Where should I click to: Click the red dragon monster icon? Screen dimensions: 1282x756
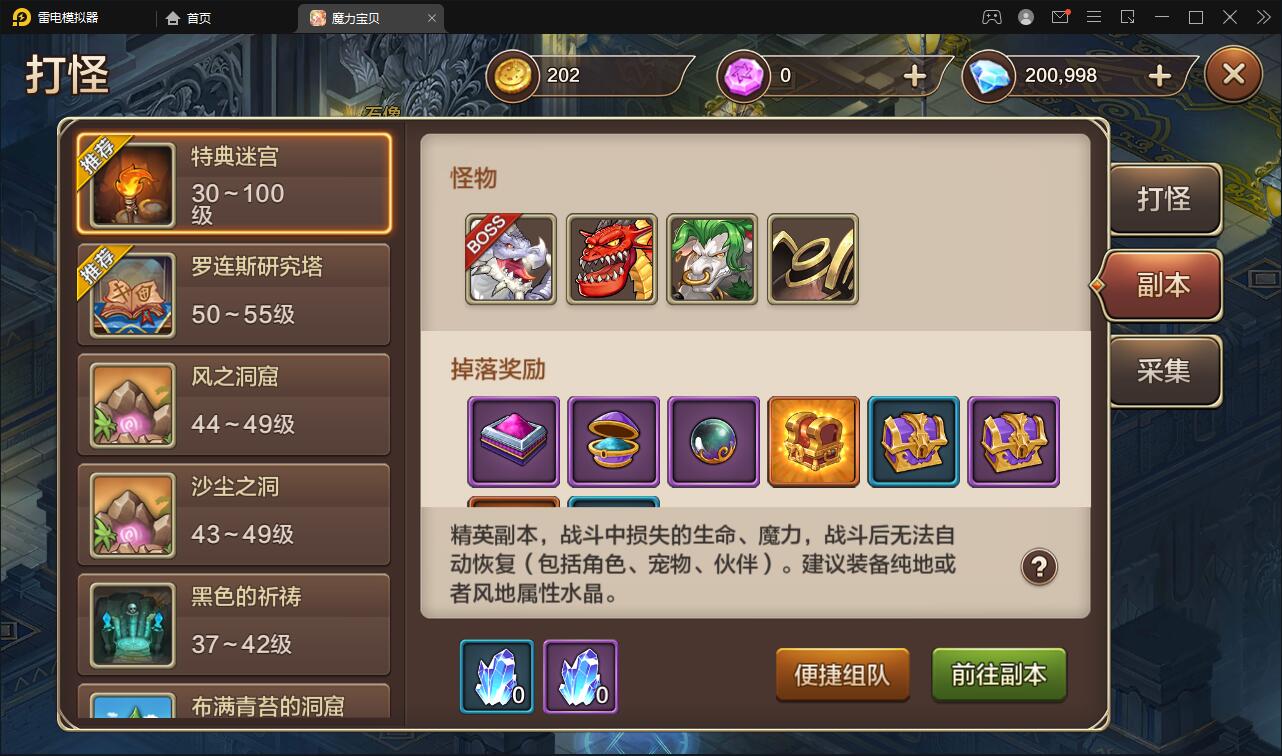click(612, 260)
